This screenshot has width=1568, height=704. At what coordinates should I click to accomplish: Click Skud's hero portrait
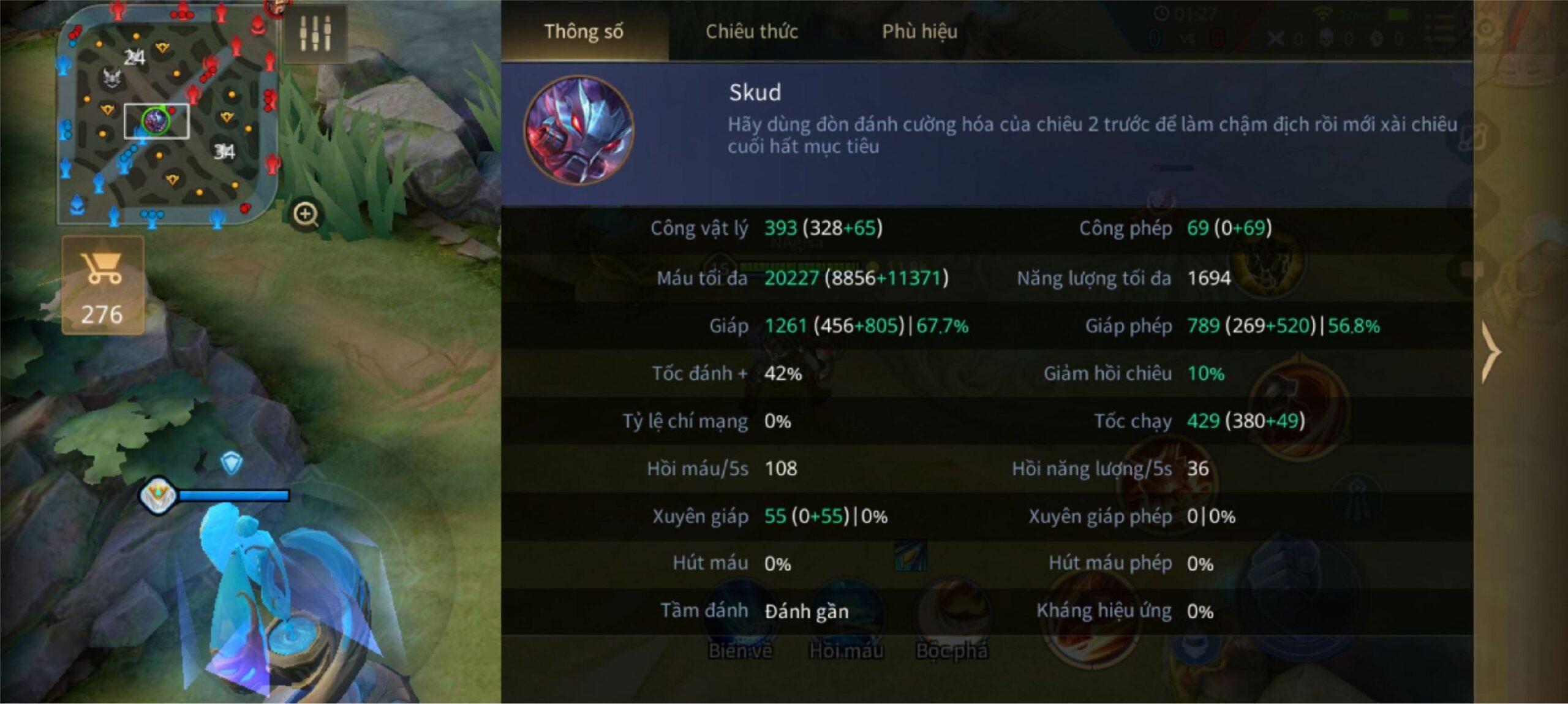579,131
